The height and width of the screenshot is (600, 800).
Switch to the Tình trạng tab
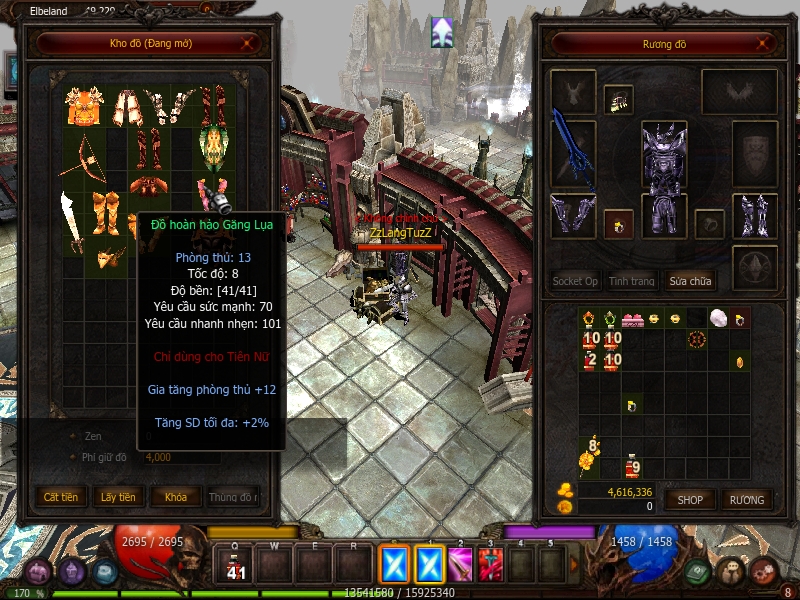coord(632,281)
